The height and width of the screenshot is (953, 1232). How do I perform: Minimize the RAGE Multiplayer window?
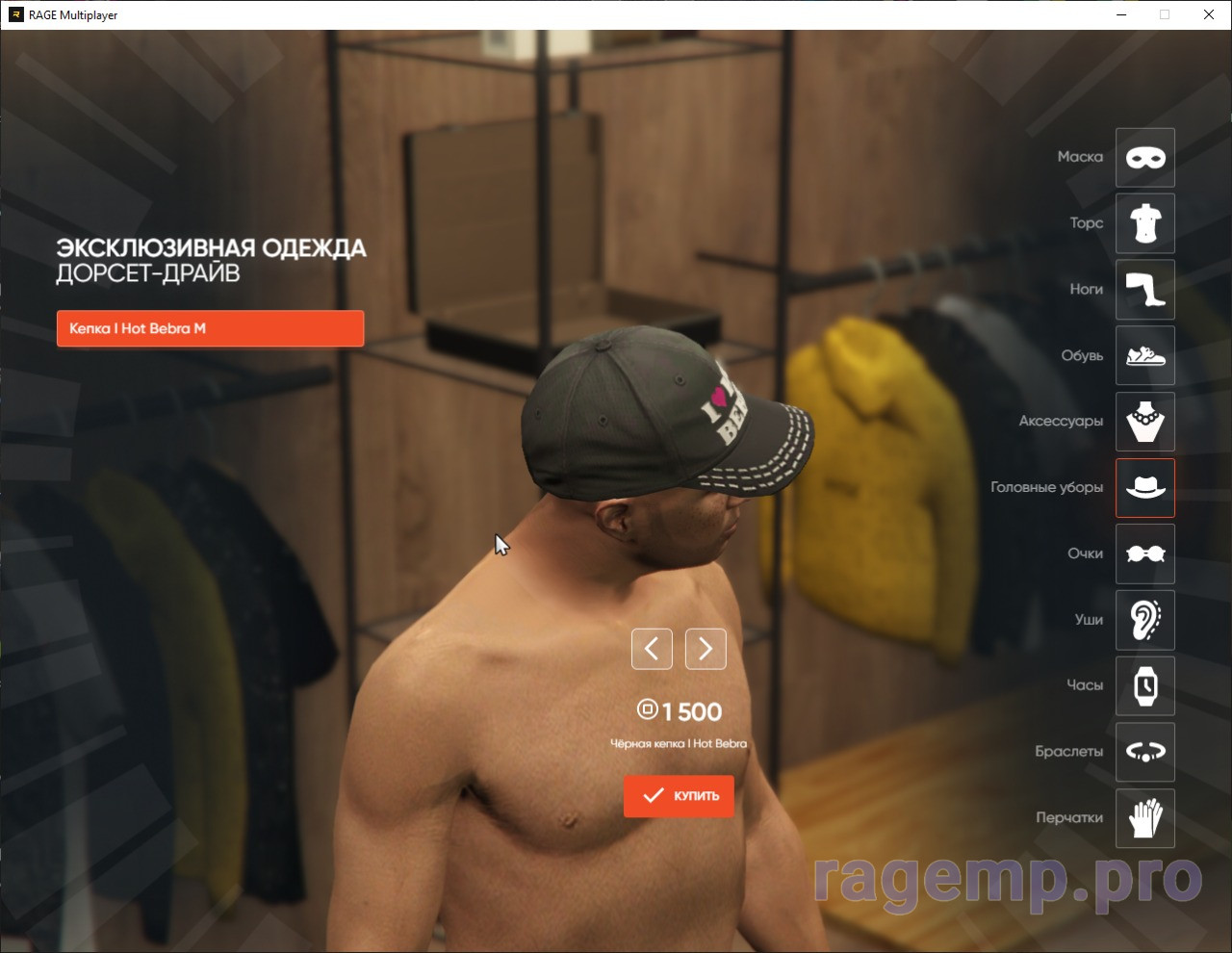1122,14
